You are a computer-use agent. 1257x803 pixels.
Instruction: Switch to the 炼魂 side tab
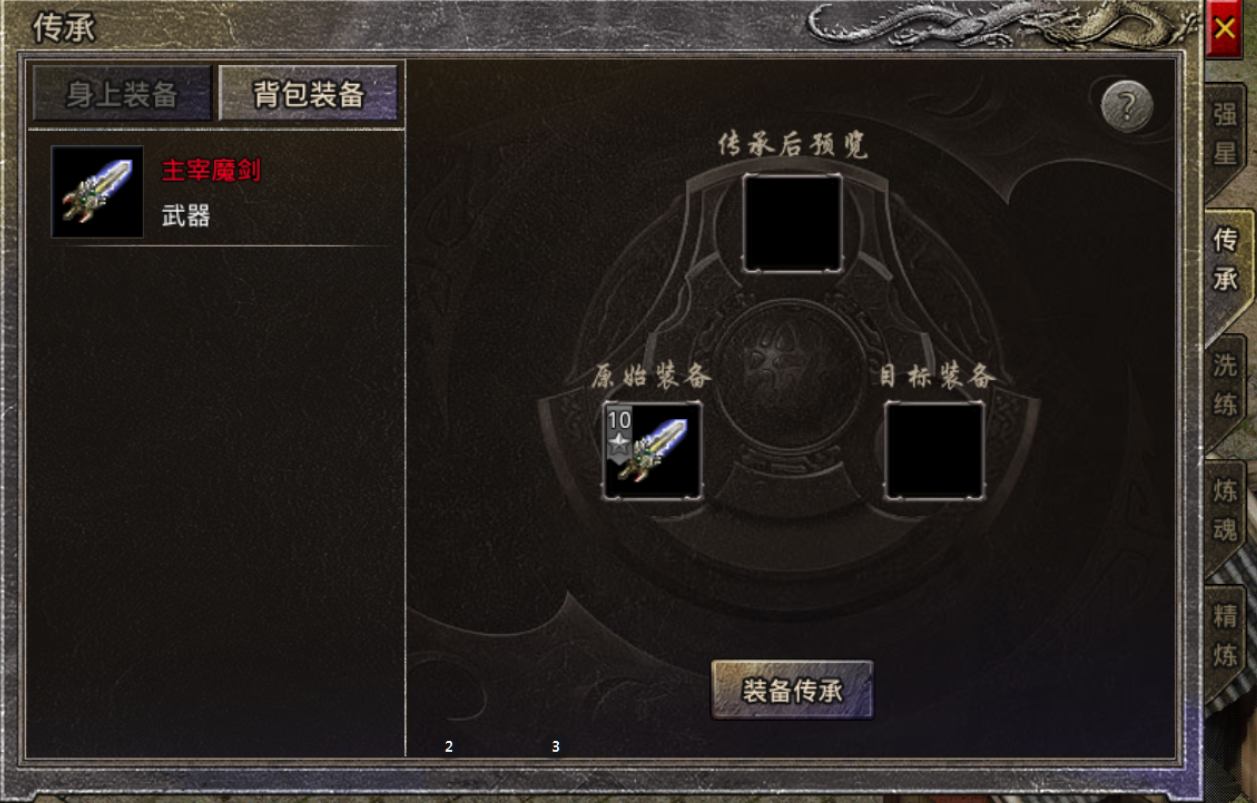(x=1225, y=510)
